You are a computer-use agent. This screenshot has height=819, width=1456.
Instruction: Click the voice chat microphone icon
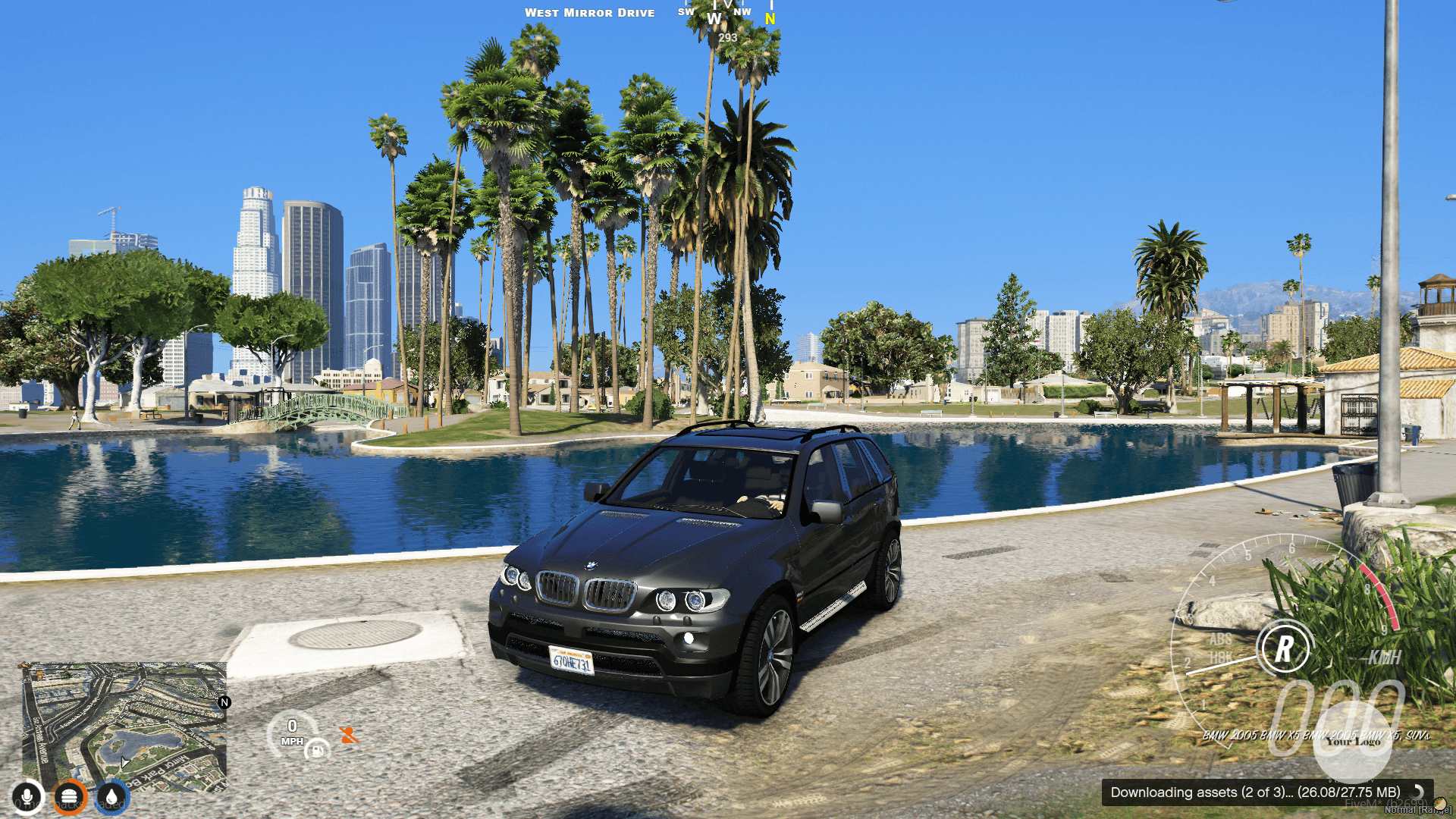click(x=27, y=796)
